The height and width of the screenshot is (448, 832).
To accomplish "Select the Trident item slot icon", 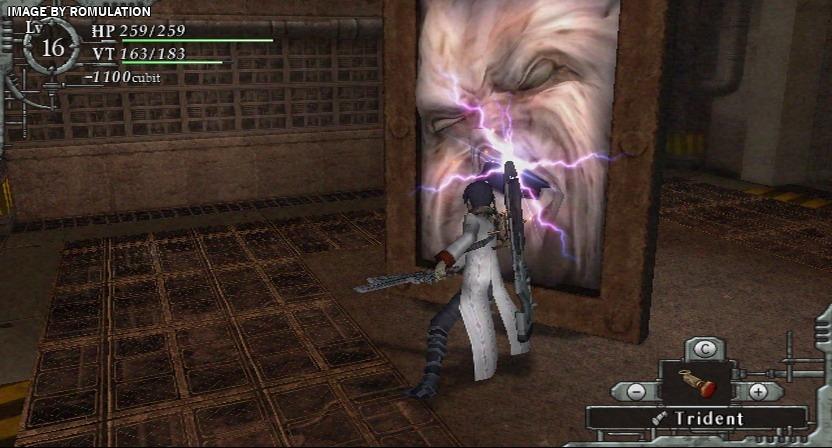I will [697, 384].
